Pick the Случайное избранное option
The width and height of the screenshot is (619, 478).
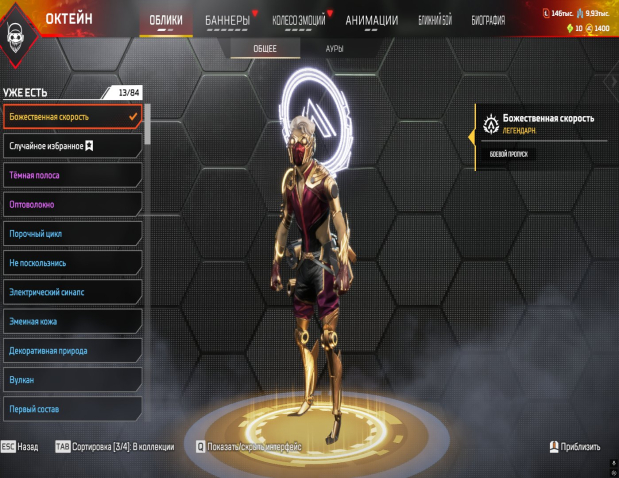click(72, 146)
